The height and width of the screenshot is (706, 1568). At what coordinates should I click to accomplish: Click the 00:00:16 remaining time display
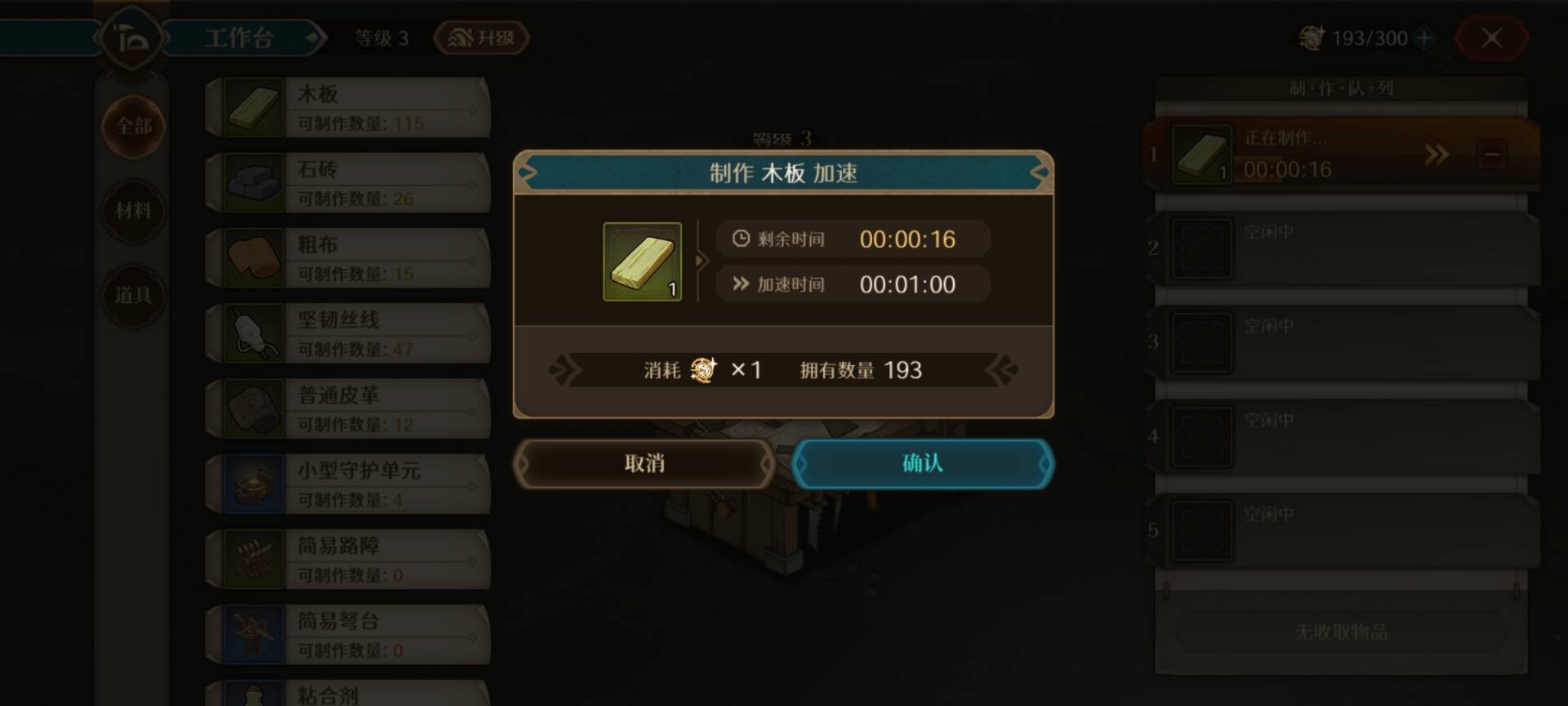pyautogui.click(x=909, y=239)
